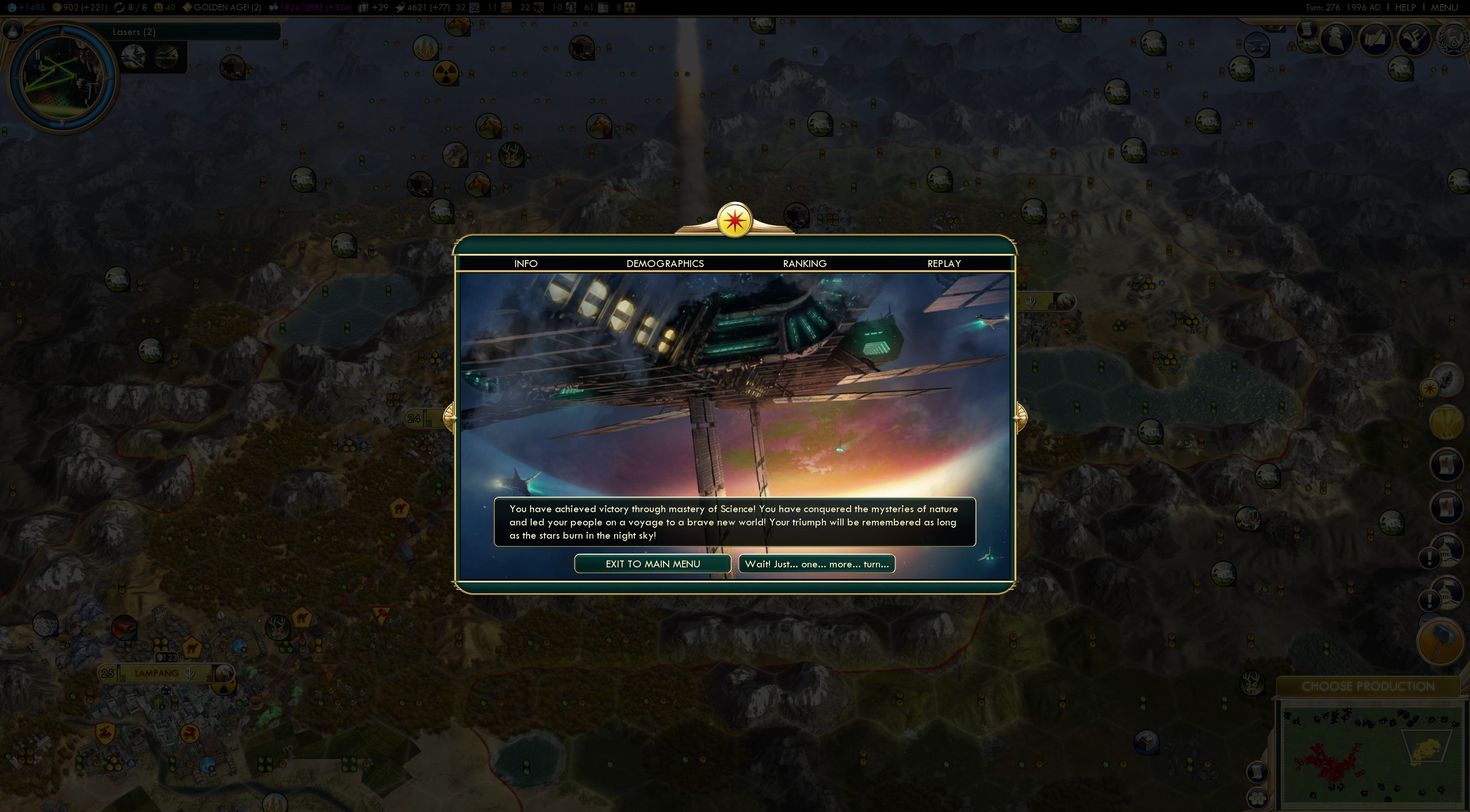The width and height of the screenshot is (1470, 812).
Task: Select the Lampang city banner
Action: (157, 673)
